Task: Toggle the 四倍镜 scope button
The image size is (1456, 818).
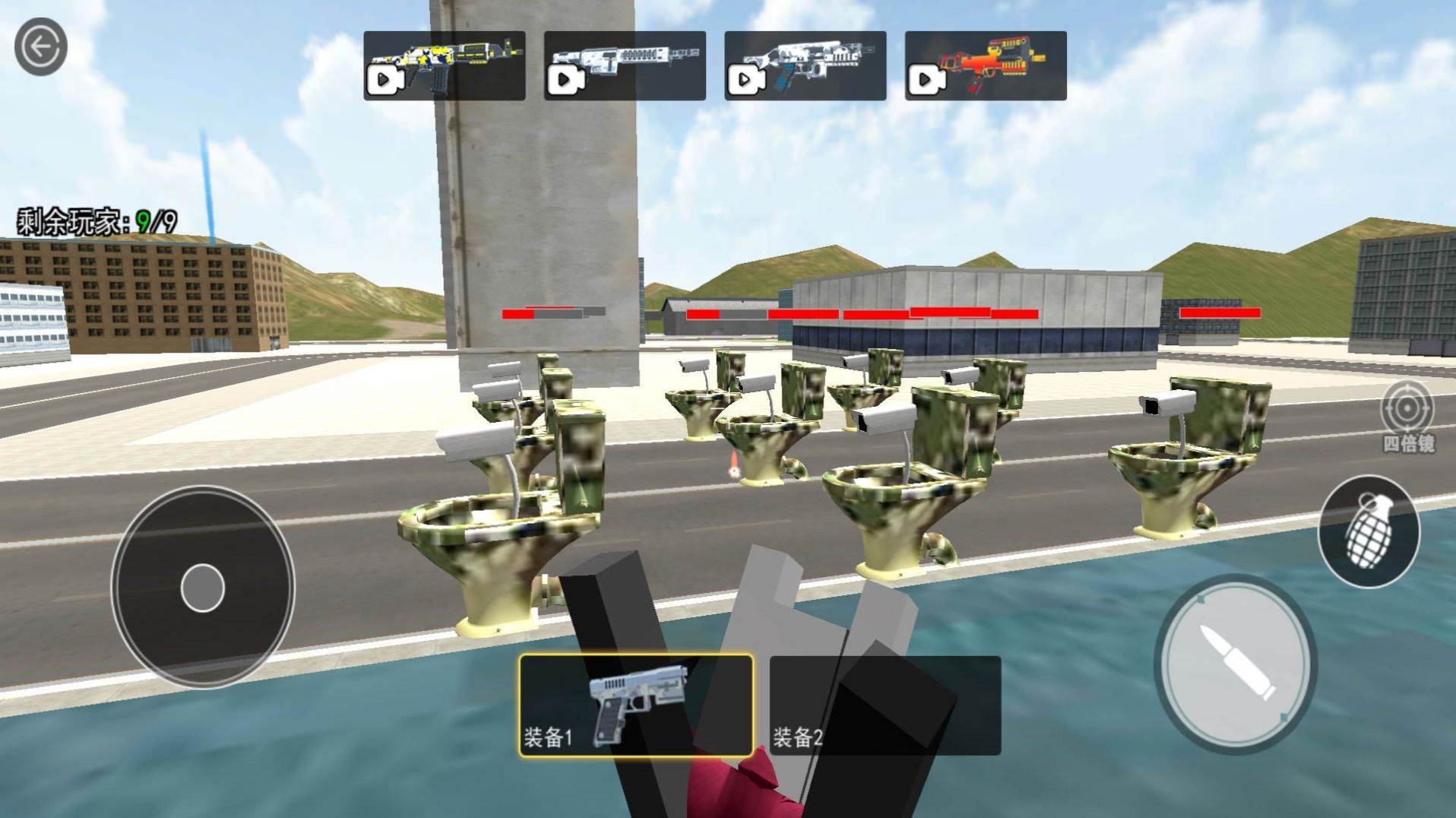Action: pyautogui.click(x=1407, y=417)
